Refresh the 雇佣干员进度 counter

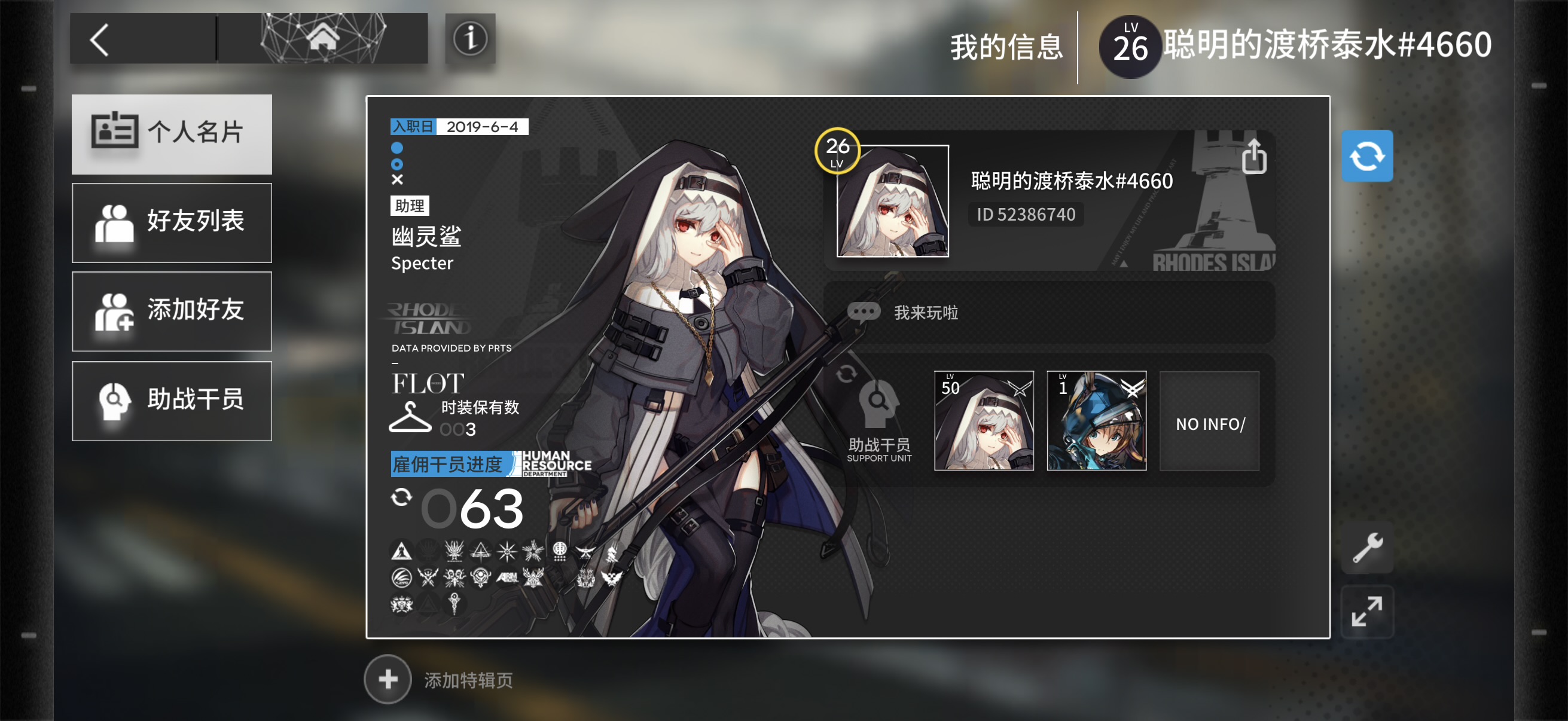tap(401, 497)
